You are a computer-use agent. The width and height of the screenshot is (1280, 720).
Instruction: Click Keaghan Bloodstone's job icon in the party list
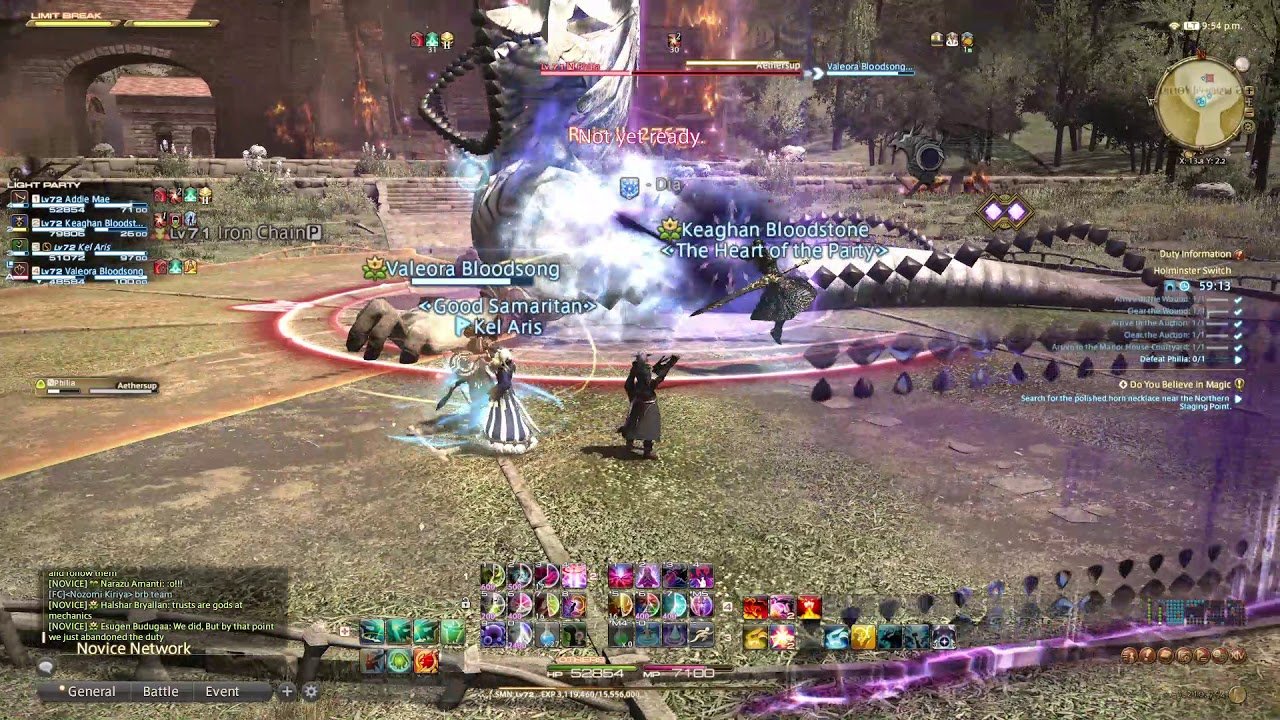click(x=20, y=222)
